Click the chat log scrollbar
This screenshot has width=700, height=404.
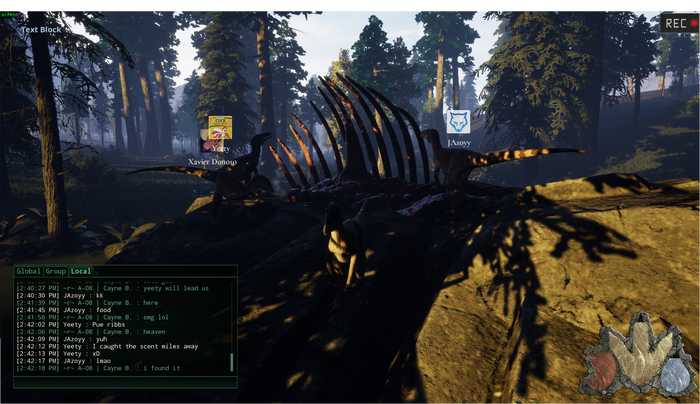pos(232,361)
